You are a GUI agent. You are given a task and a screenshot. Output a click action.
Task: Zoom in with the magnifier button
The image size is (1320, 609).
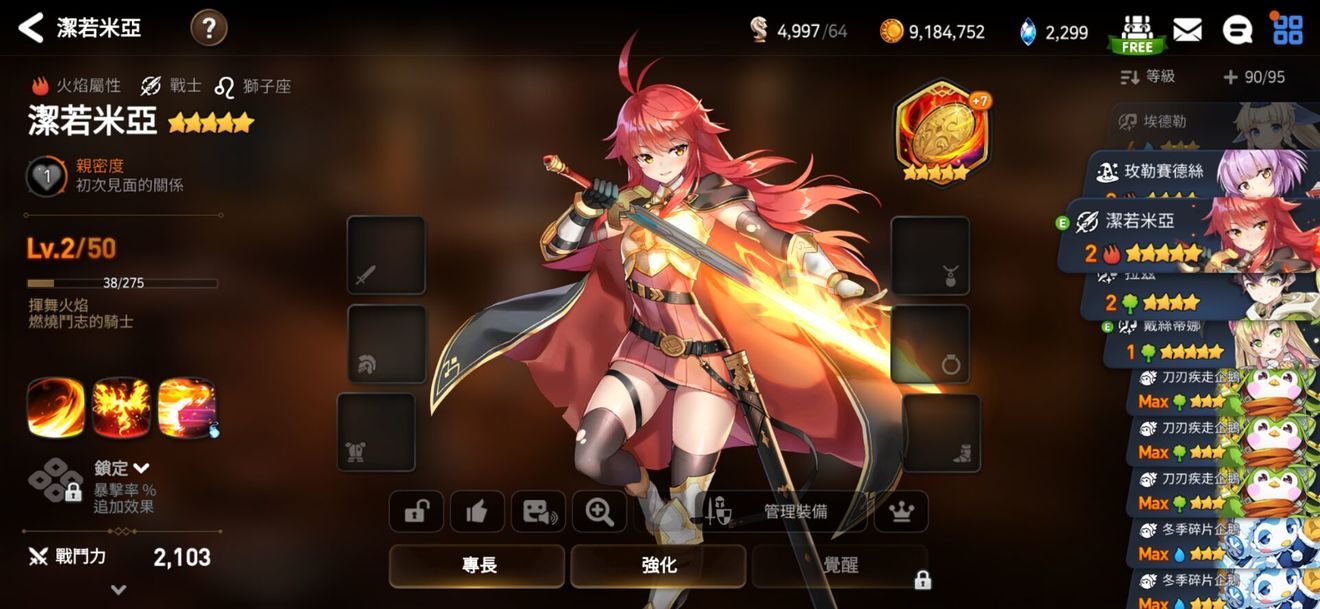coord(599,512)
